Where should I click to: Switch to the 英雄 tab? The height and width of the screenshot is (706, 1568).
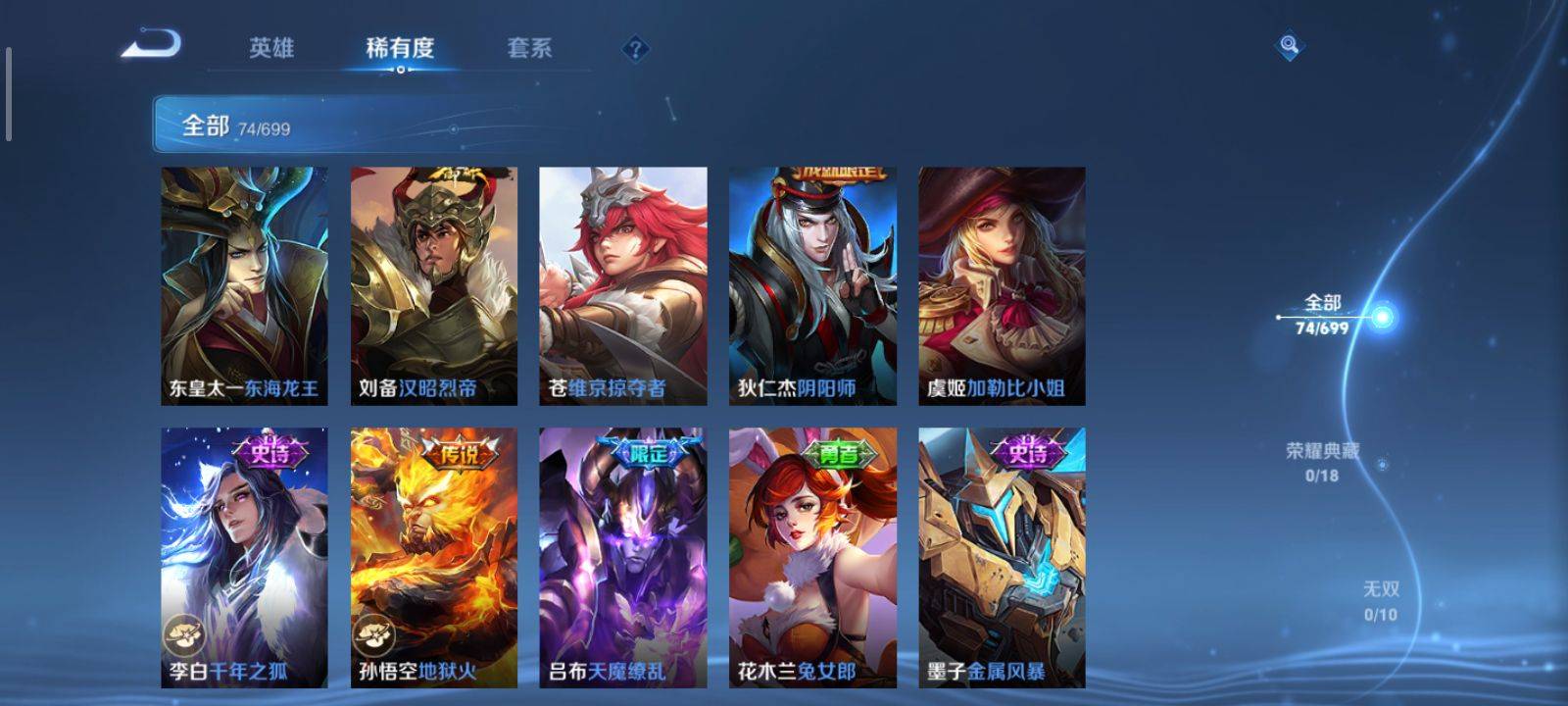pyautogui.click(x=270, y=48)
